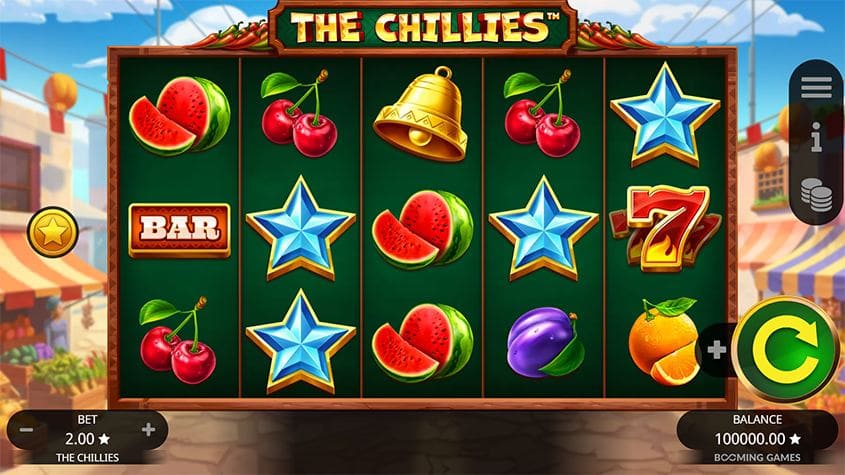Show the game info page
This screenshot has width=845, height=475.
[x=816, y=140]
